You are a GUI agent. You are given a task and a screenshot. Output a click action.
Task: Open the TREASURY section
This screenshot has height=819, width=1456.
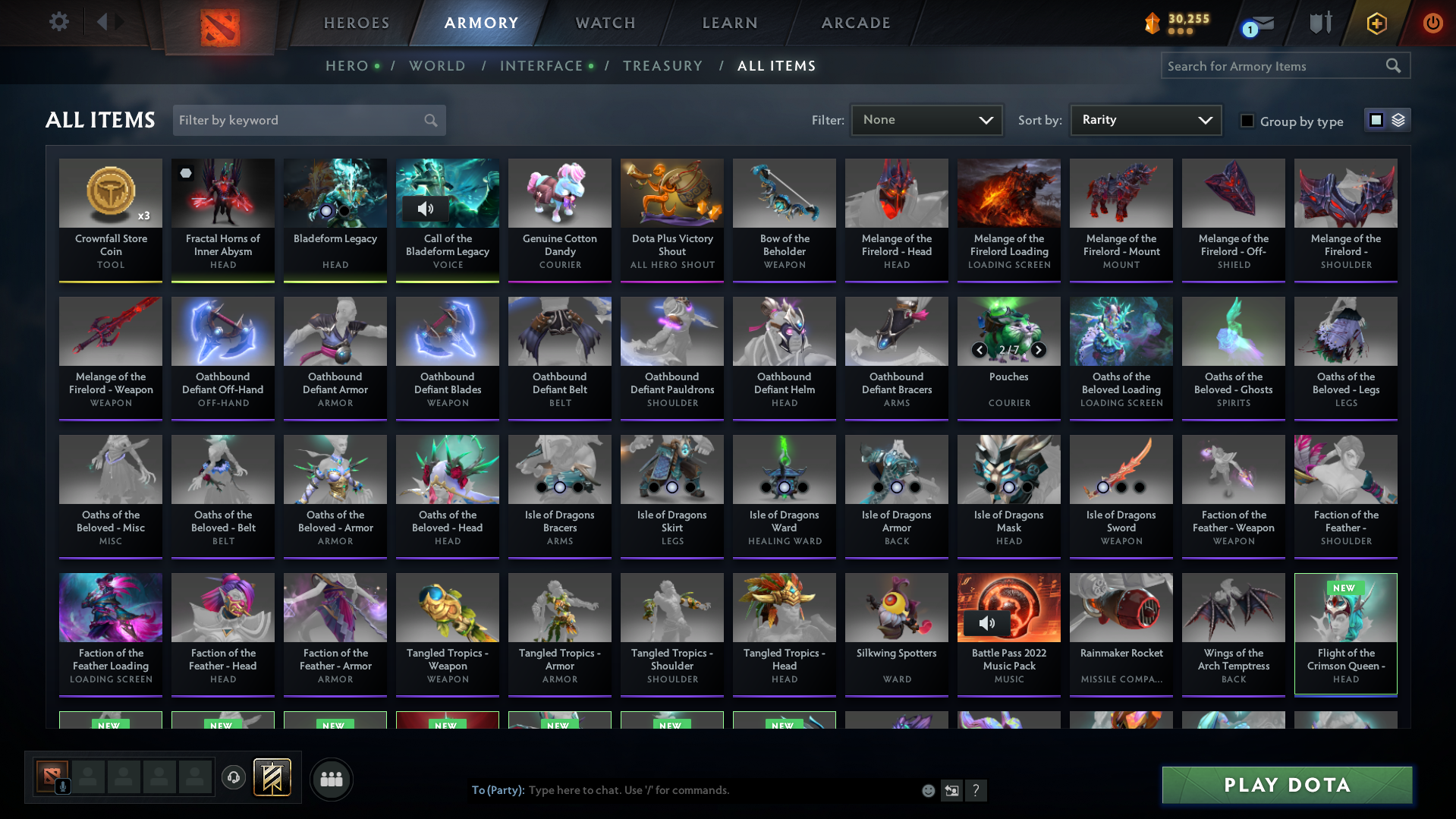[x=662, y=66]
